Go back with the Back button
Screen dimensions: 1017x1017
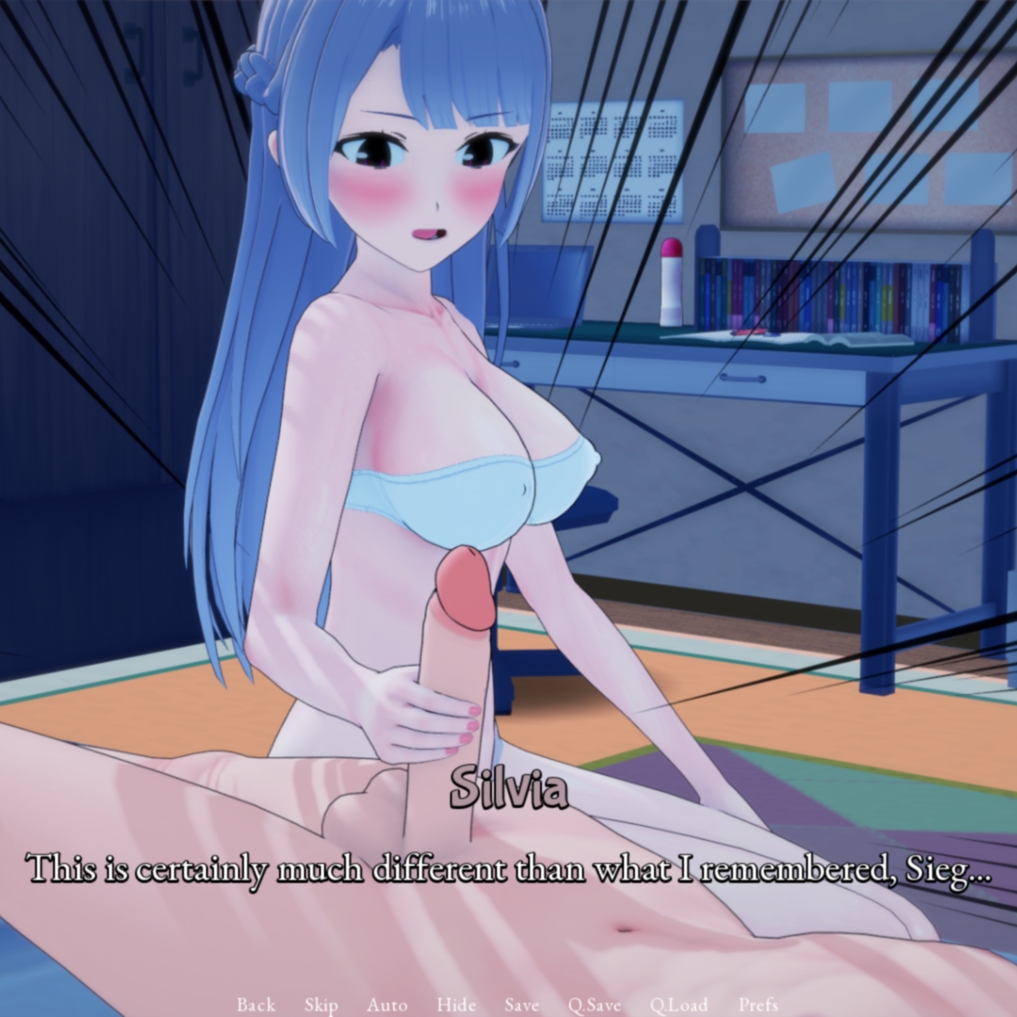pyautogui.click(x=256, y=1004)
